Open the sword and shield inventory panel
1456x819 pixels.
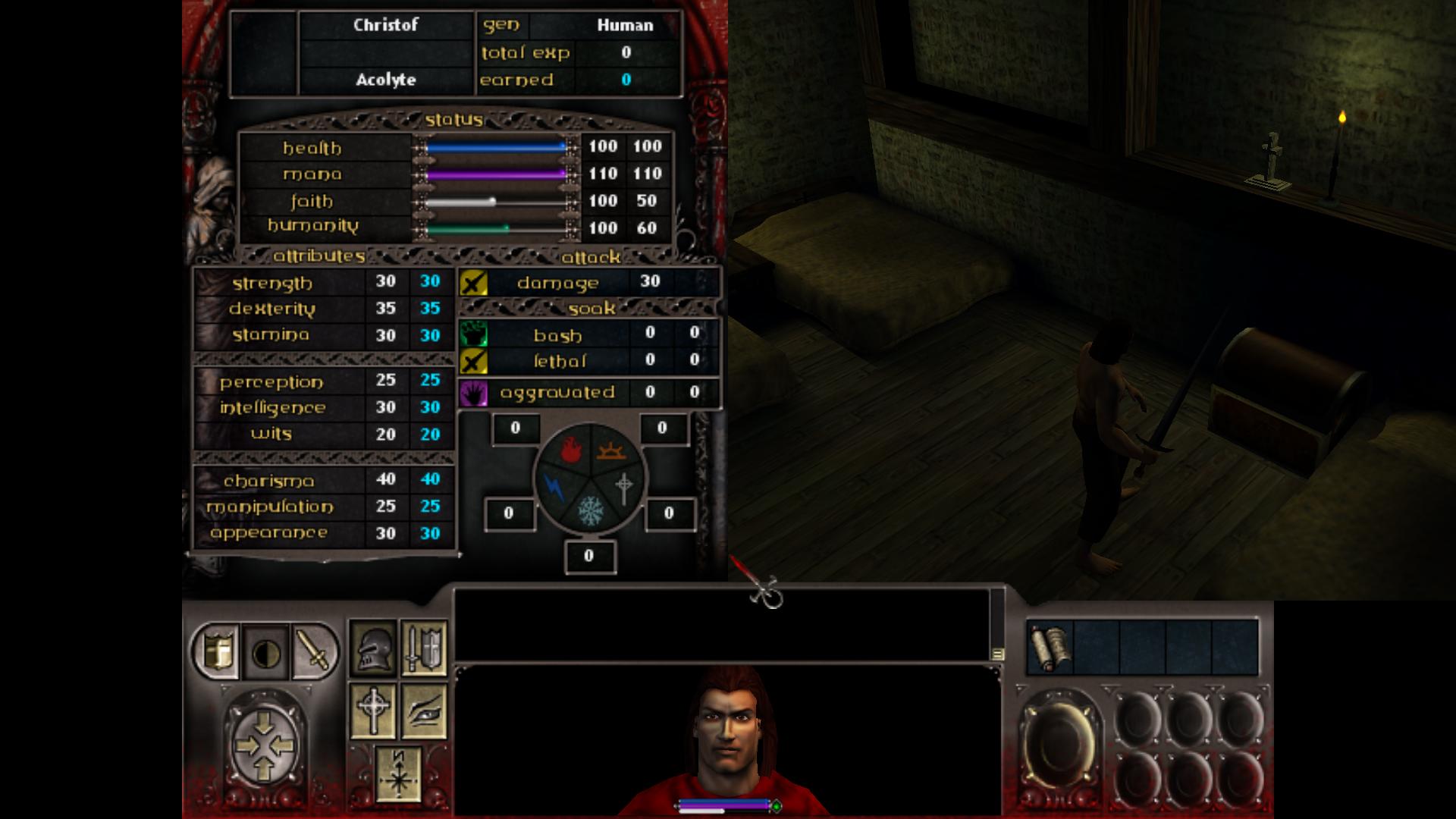click(x=423, y=647)
